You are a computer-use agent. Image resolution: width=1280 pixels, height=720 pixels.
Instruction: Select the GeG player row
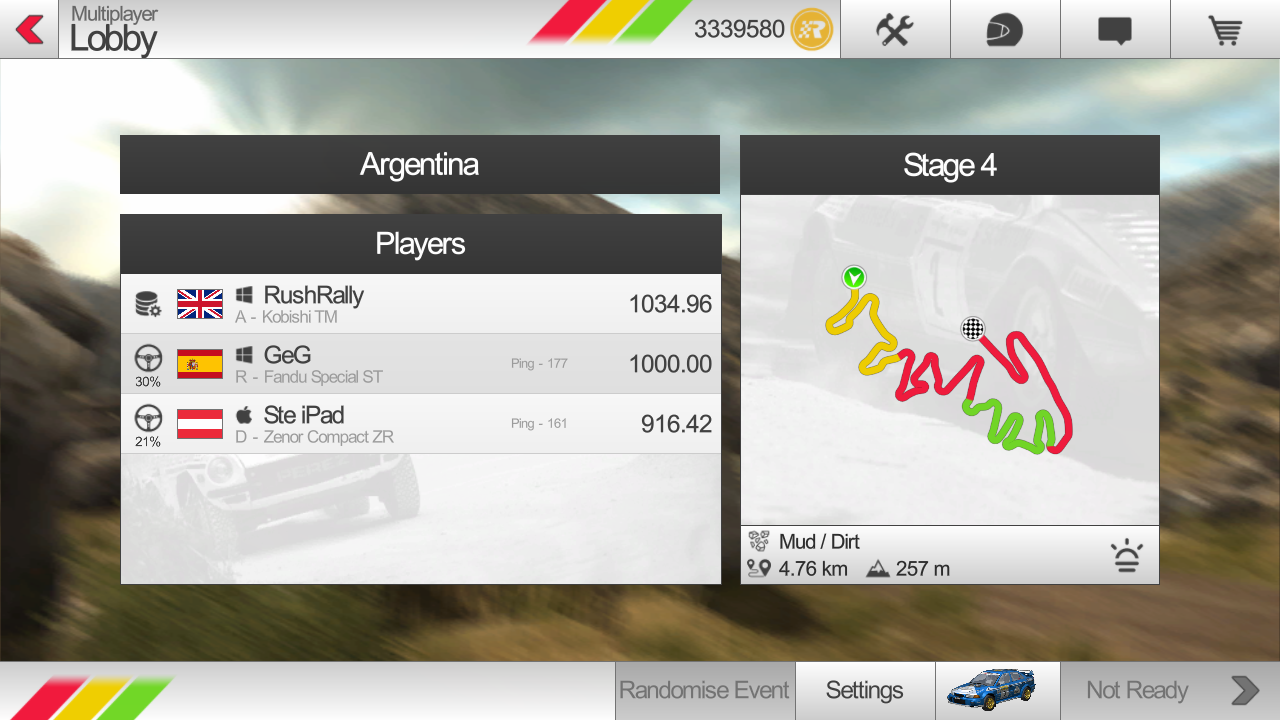point(420,364)
